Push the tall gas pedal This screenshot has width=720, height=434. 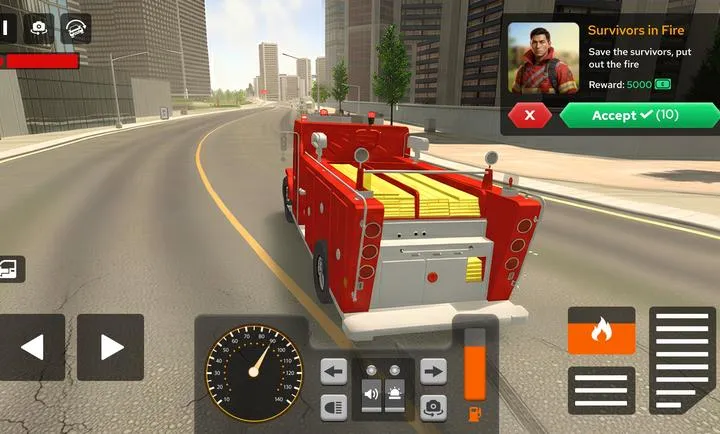point(682,360)
